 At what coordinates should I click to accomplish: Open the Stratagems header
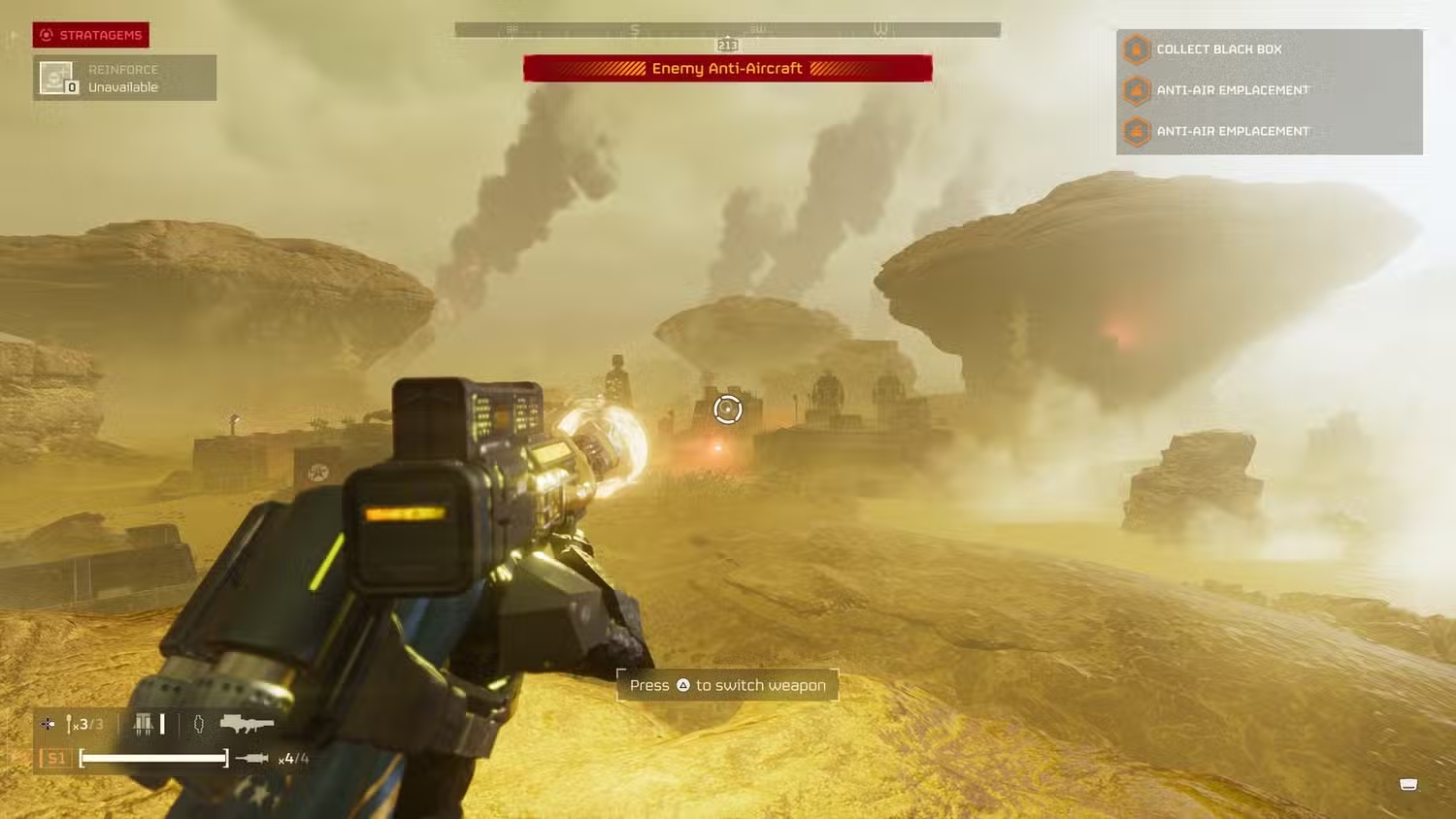coord(91,35)
